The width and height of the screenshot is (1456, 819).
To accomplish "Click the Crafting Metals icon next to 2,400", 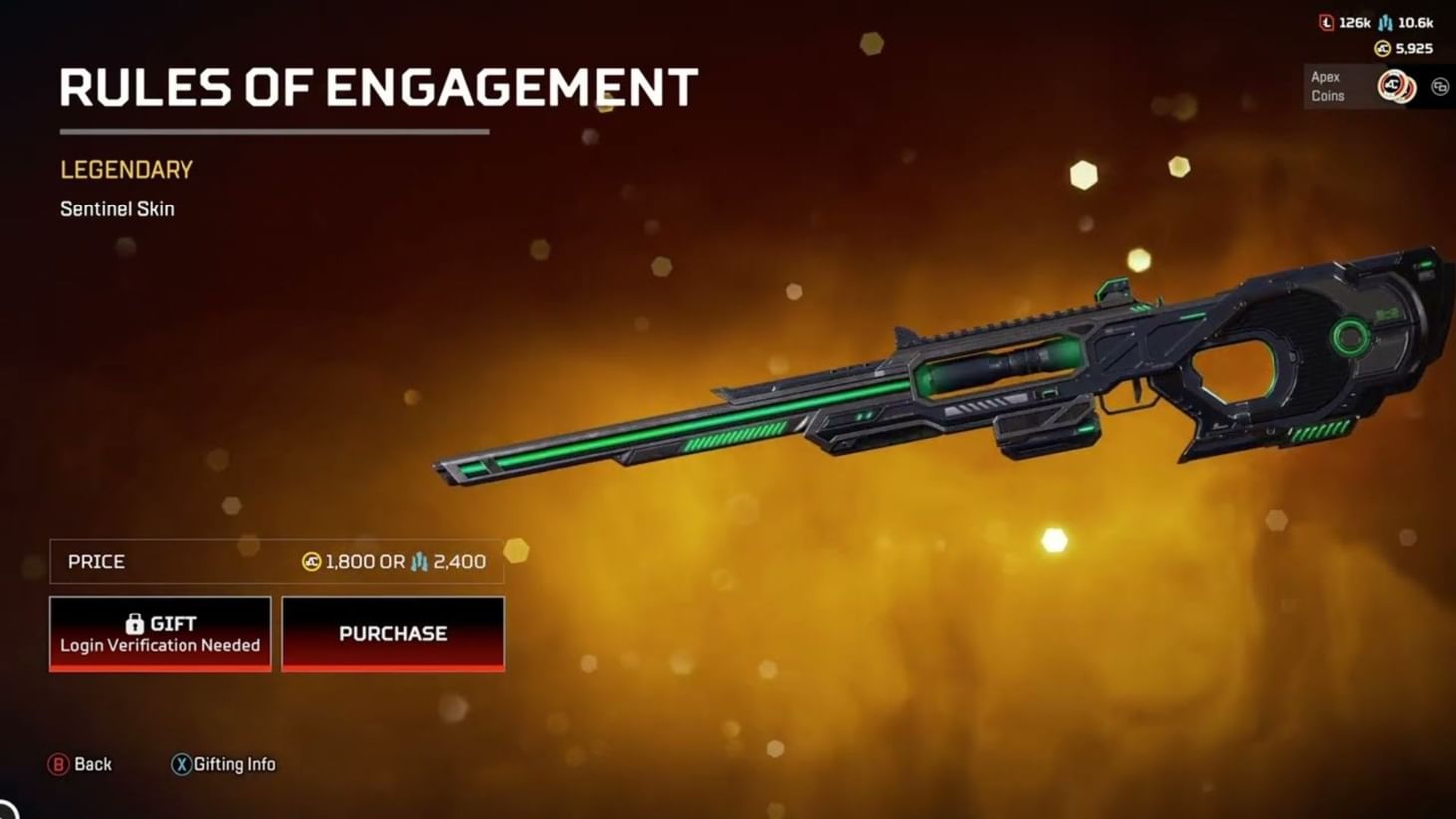I will [x=420, y=561].
